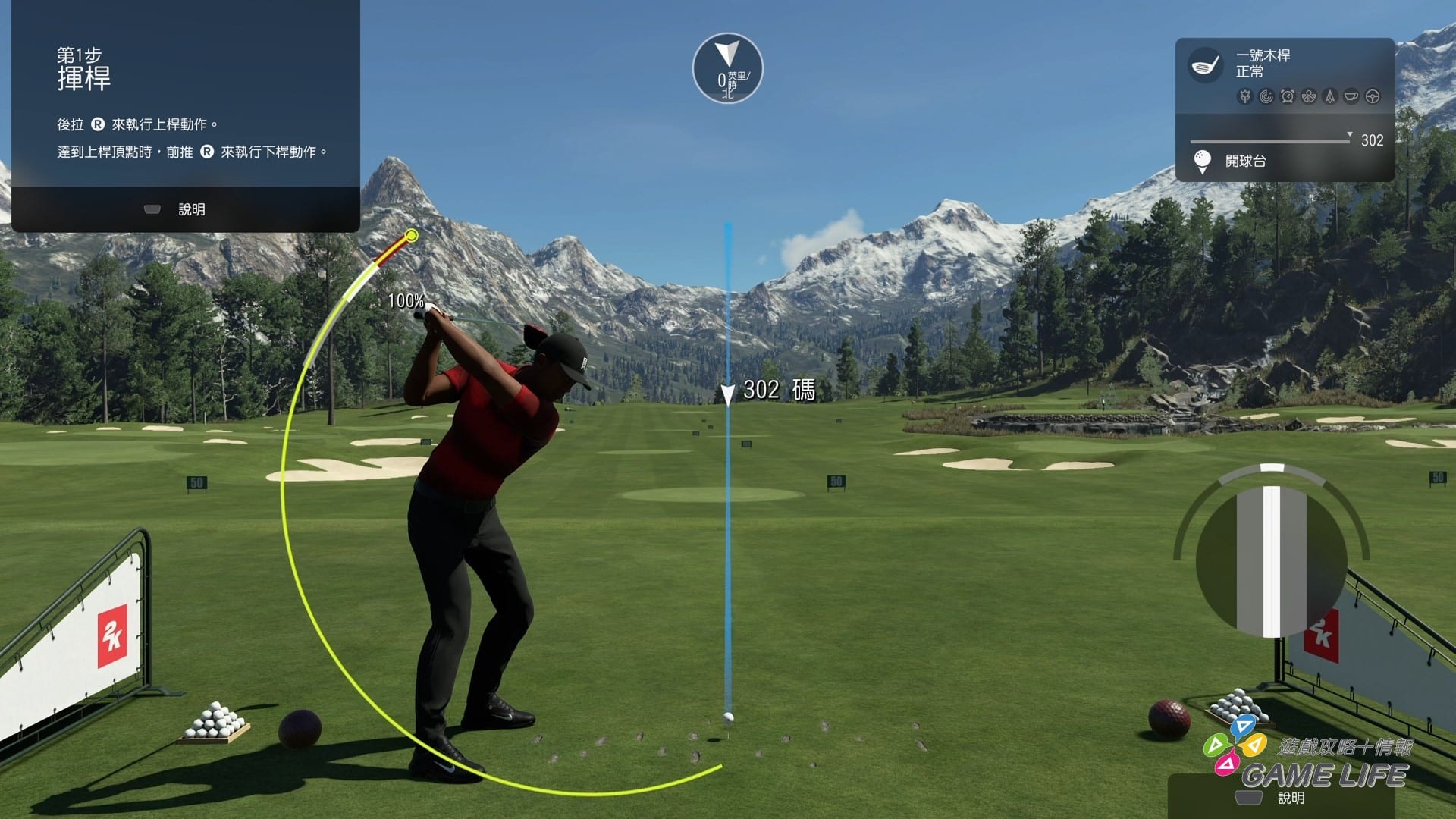Click the teacup attribute icon

pyautogui.click(x=1351, y=96)
